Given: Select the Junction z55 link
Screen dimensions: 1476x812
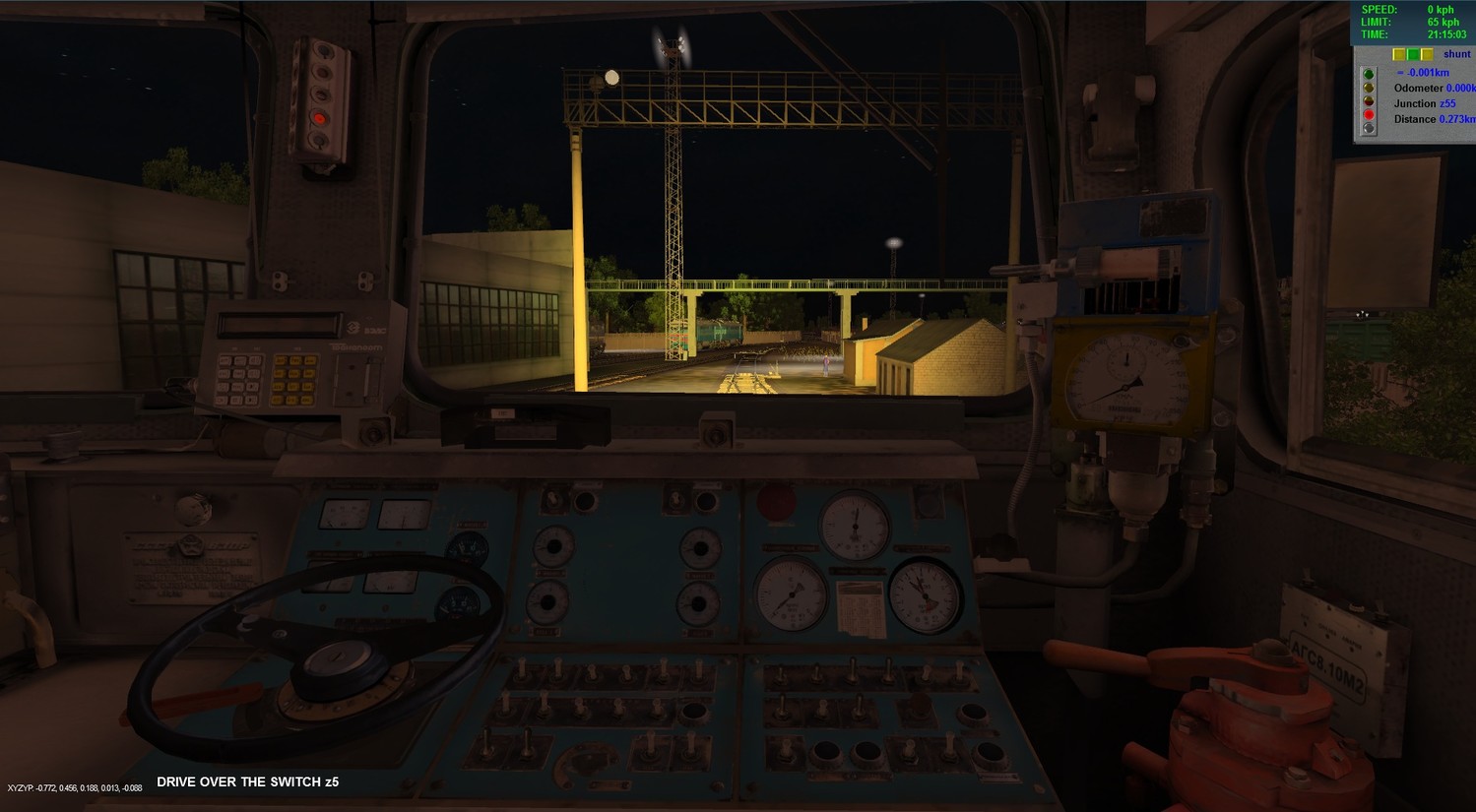Looking at the screenshot, I should (x=1447, y=103).
